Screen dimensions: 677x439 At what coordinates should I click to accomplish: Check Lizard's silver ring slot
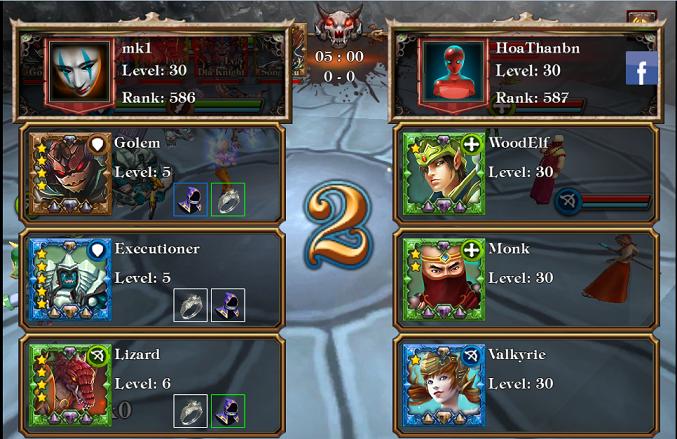point(190,410)
